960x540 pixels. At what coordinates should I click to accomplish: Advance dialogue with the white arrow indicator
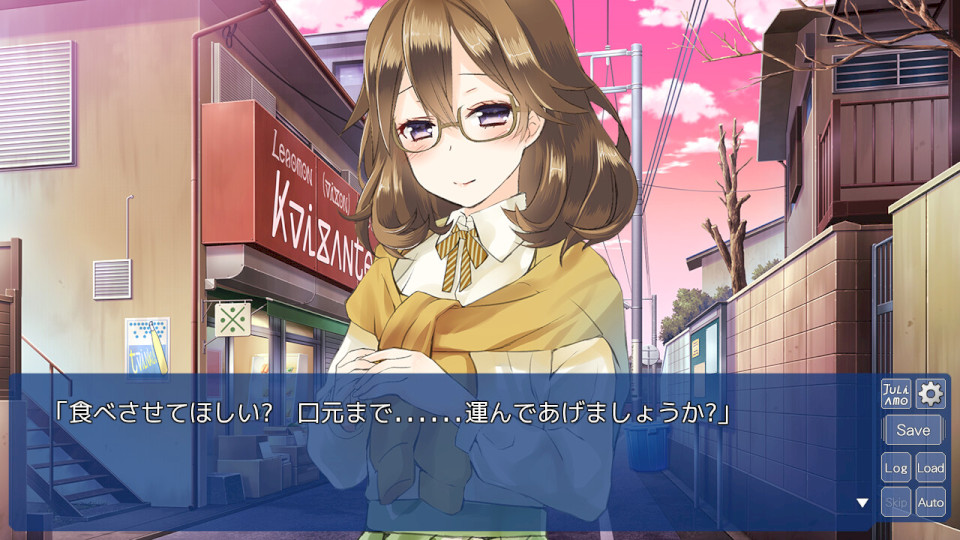click(x=862, y=503)
